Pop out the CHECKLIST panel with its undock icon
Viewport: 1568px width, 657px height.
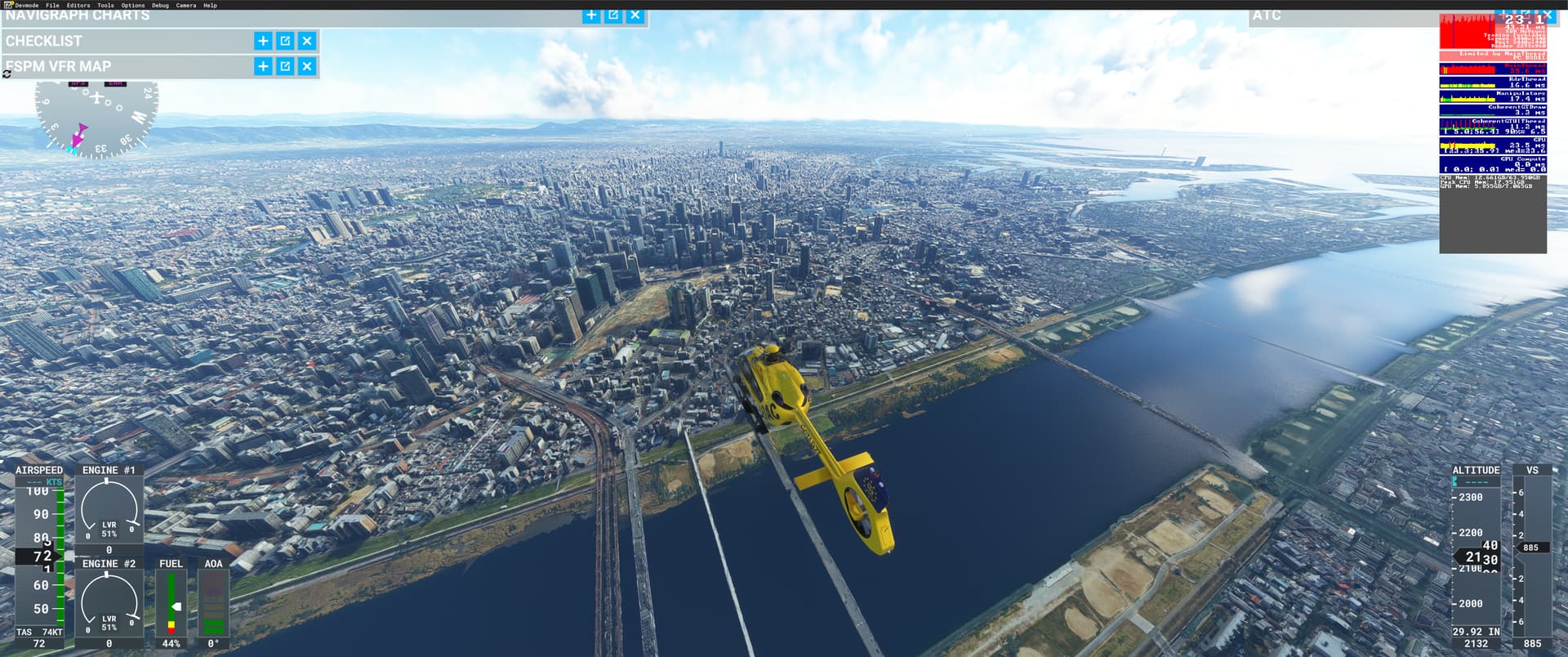[x=283, y=40]
